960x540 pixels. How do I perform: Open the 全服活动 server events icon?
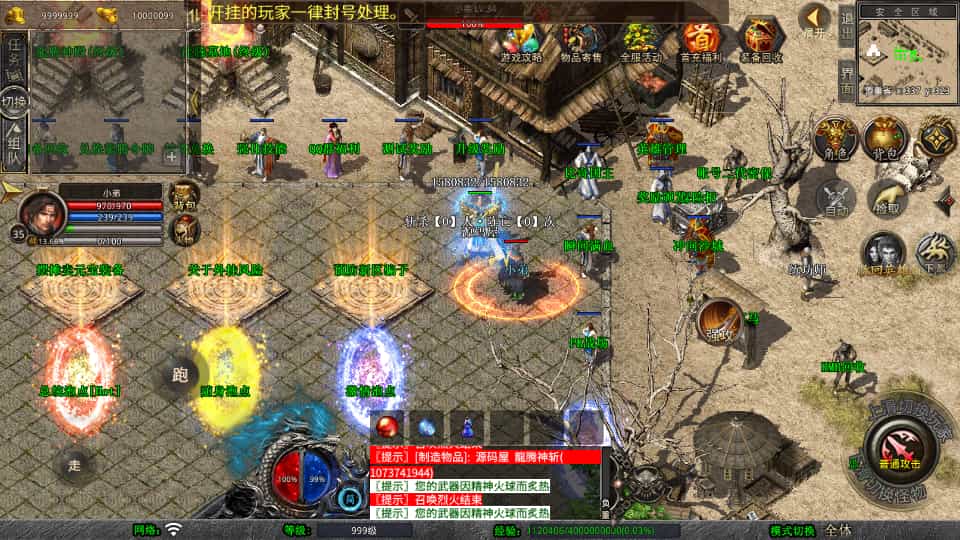(x=641, y=41)
